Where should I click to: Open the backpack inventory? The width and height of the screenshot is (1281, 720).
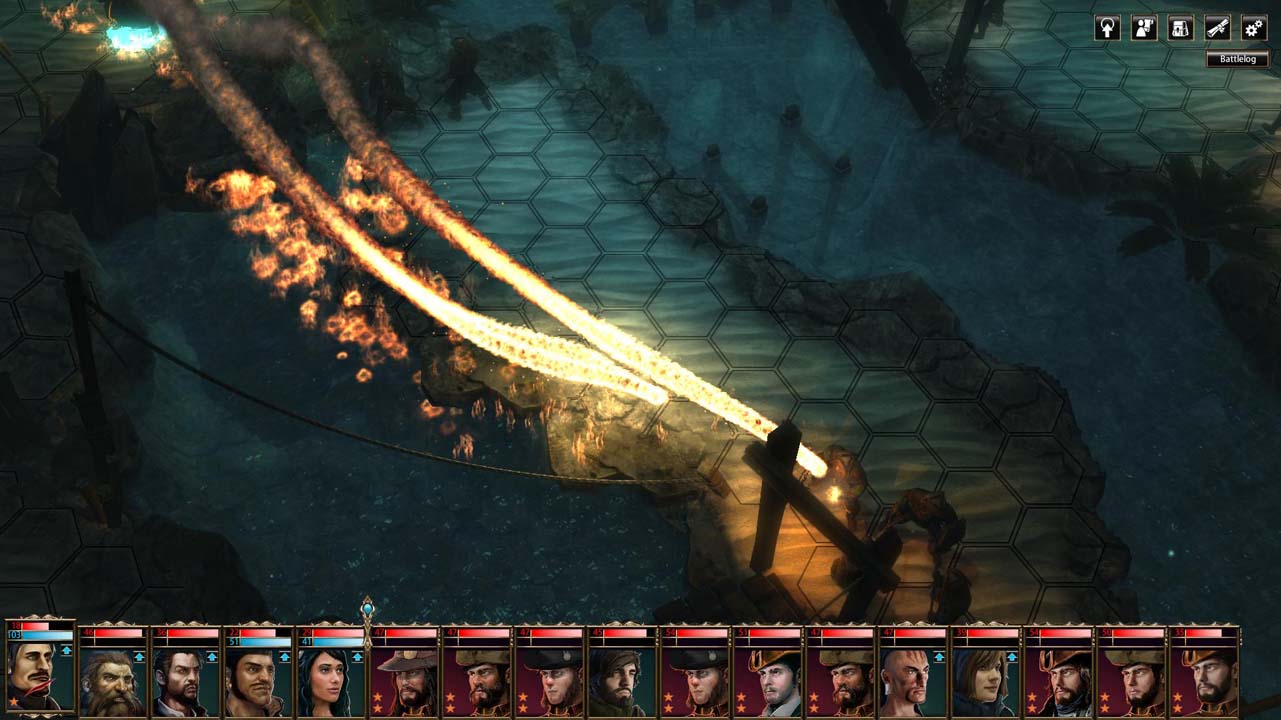(1181, 28)
